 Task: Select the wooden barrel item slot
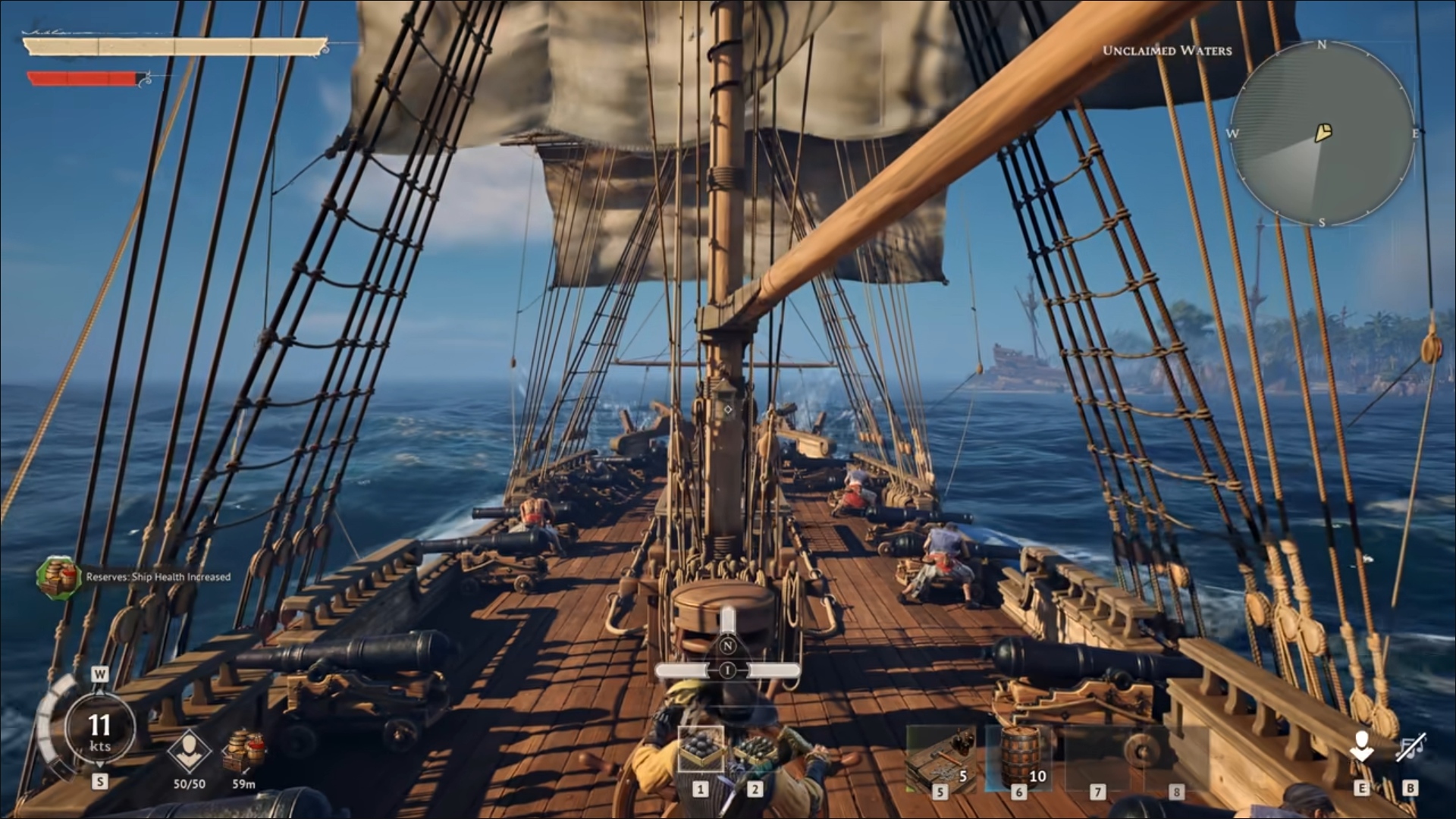[x=1018, y=756]
